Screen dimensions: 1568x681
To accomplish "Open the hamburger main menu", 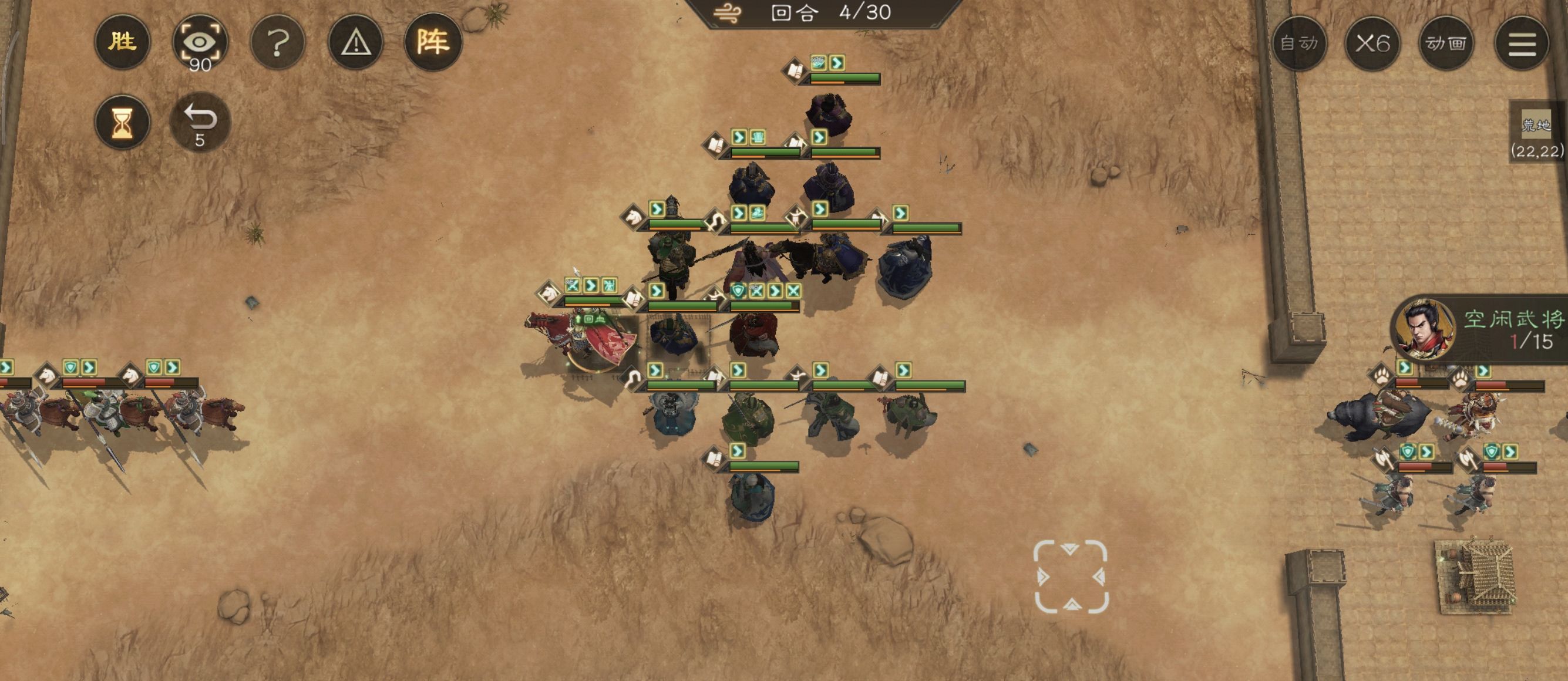I will tap(1522, 44).
